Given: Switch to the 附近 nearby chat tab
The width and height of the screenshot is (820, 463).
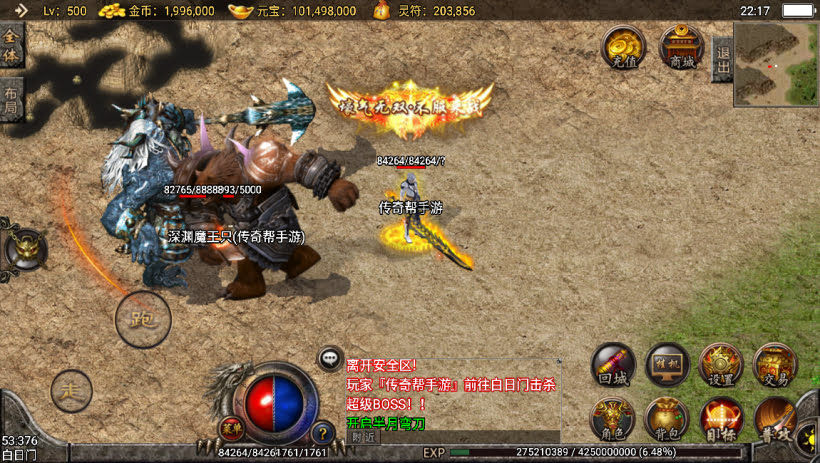Looking at the screenshot, I should pyautogui.click(x=365, y=437).
